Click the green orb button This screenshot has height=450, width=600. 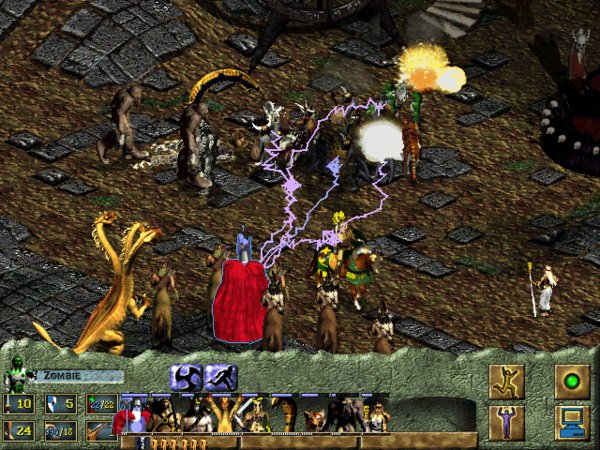click(x=572, y=381)
